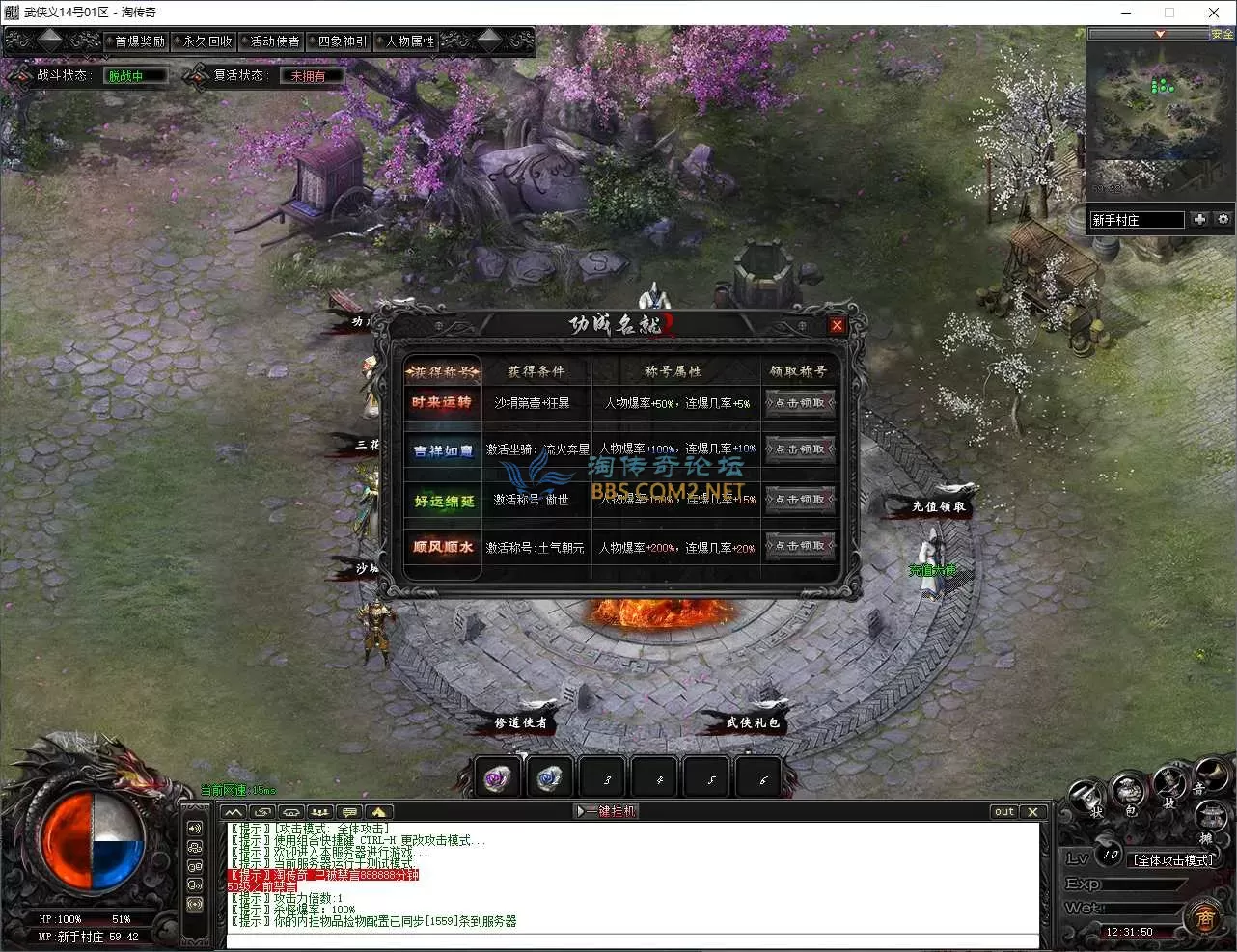
Task: Select the purple stone in the first hotbar slot
Action: click(500, 777)
